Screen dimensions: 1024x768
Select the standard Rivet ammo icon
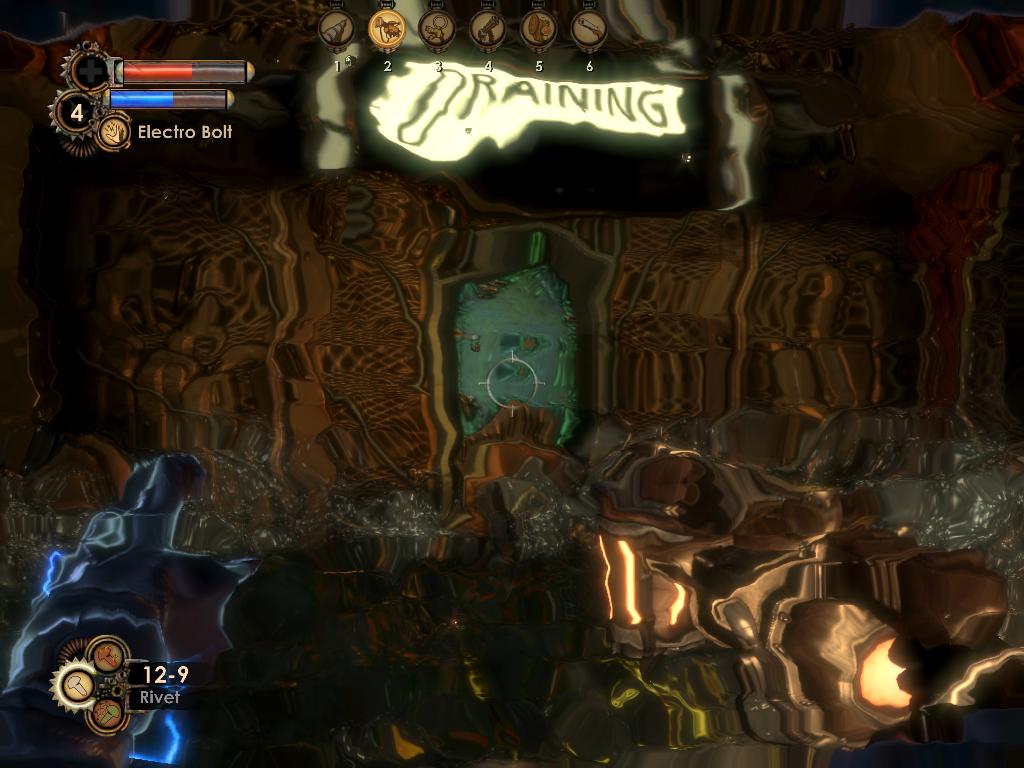(76, 685)
